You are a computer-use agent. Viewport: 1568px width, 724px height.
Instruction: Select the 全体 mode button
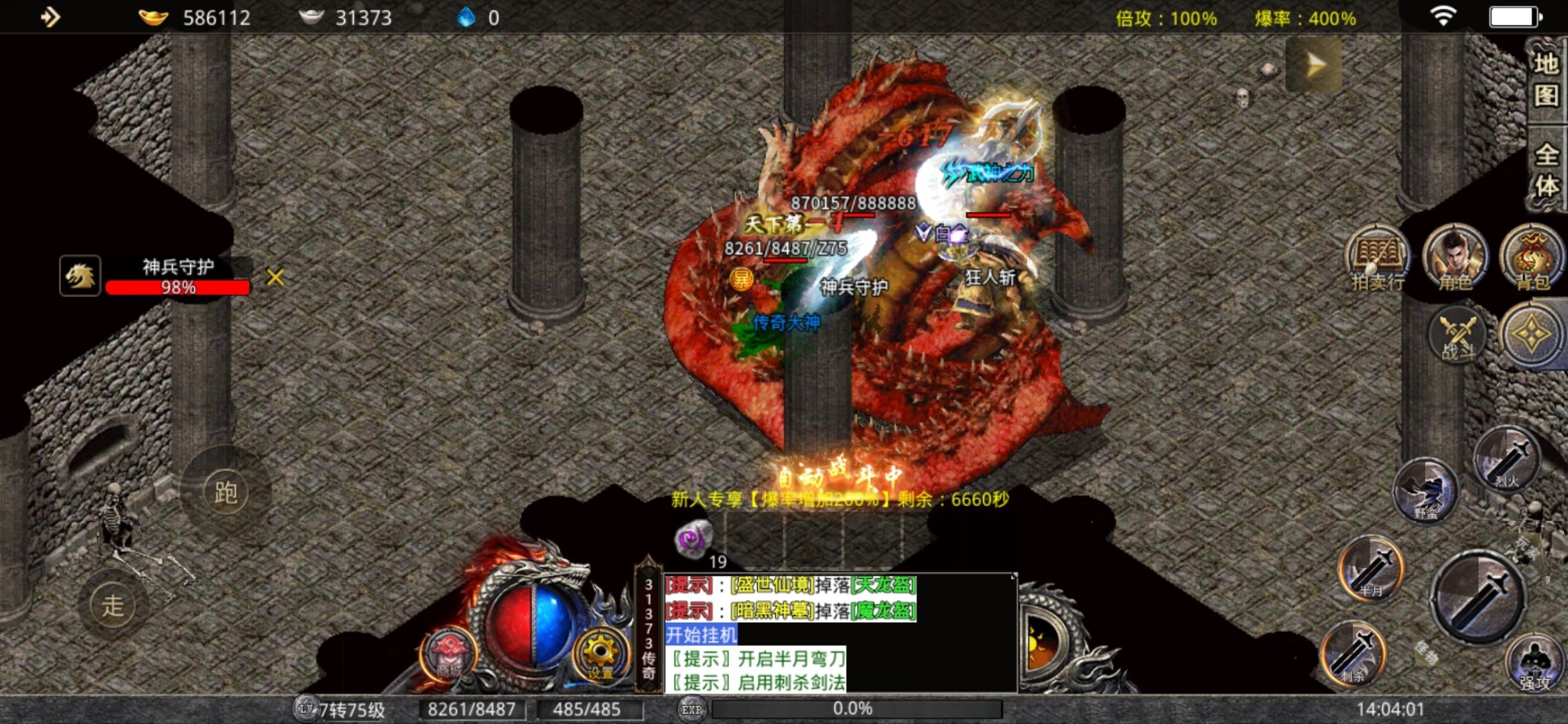point(1546,171)
